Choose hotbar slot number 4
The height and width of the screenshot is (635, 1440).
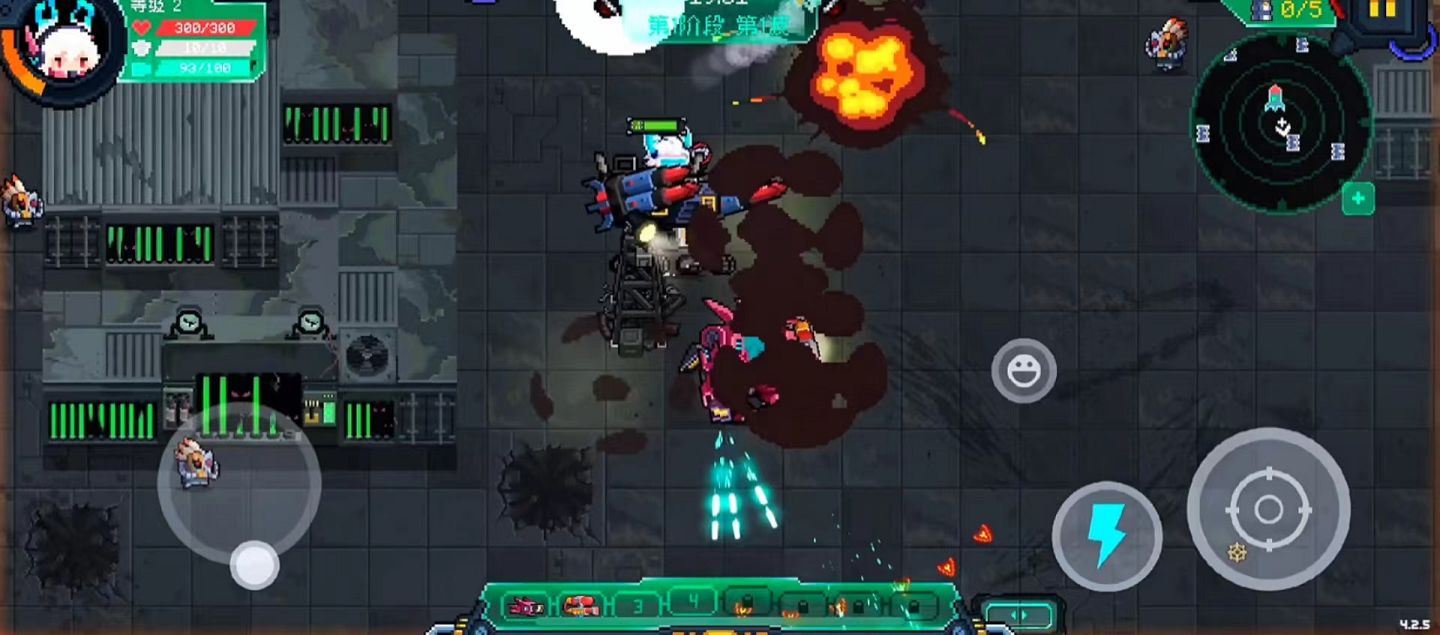(x=692, y=602)
